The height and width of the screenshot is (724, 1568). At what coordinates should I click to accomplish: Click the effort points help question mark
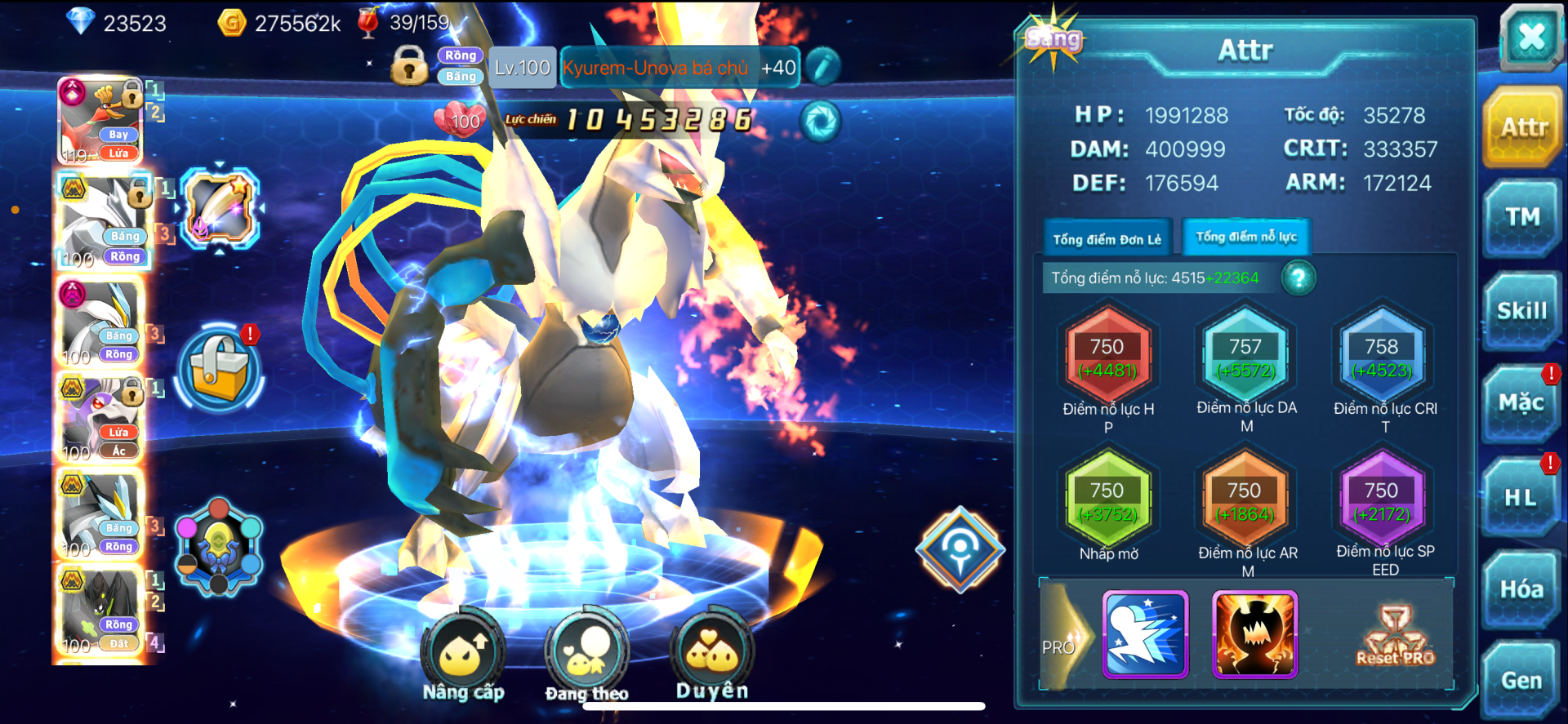pyautogui.click(x=1298, y=278)
